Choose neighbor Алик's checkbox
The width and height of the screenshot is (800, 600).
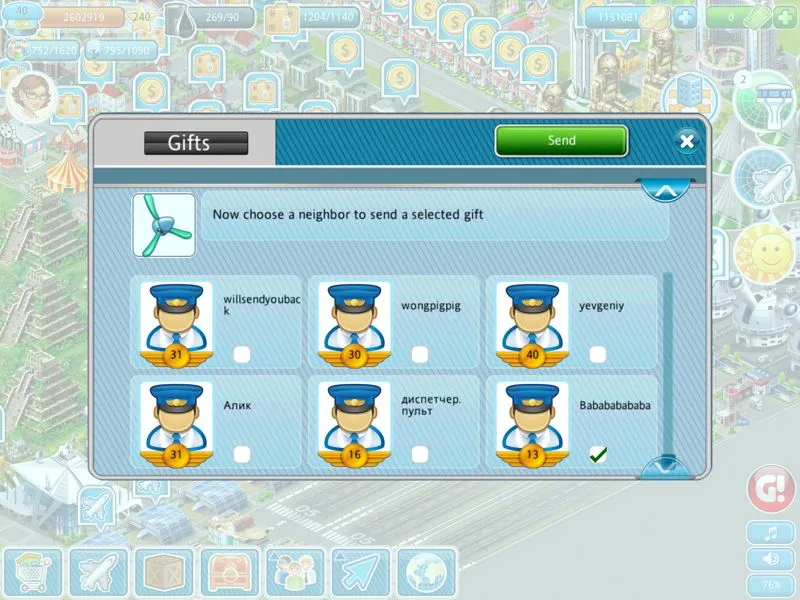click(241, 454)
